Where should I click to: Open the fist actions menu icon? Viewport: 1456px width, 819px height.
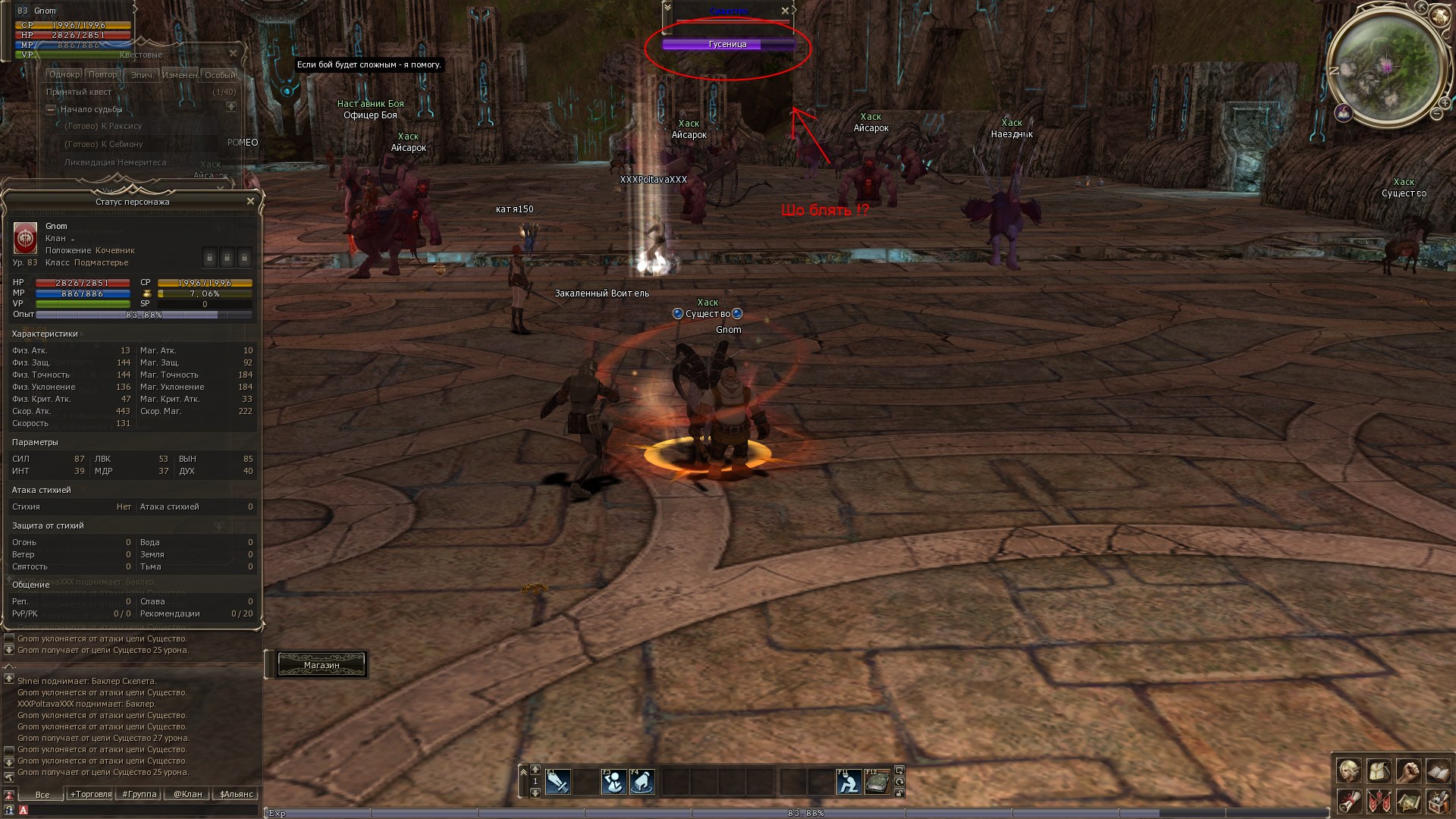pos(1408,771)
